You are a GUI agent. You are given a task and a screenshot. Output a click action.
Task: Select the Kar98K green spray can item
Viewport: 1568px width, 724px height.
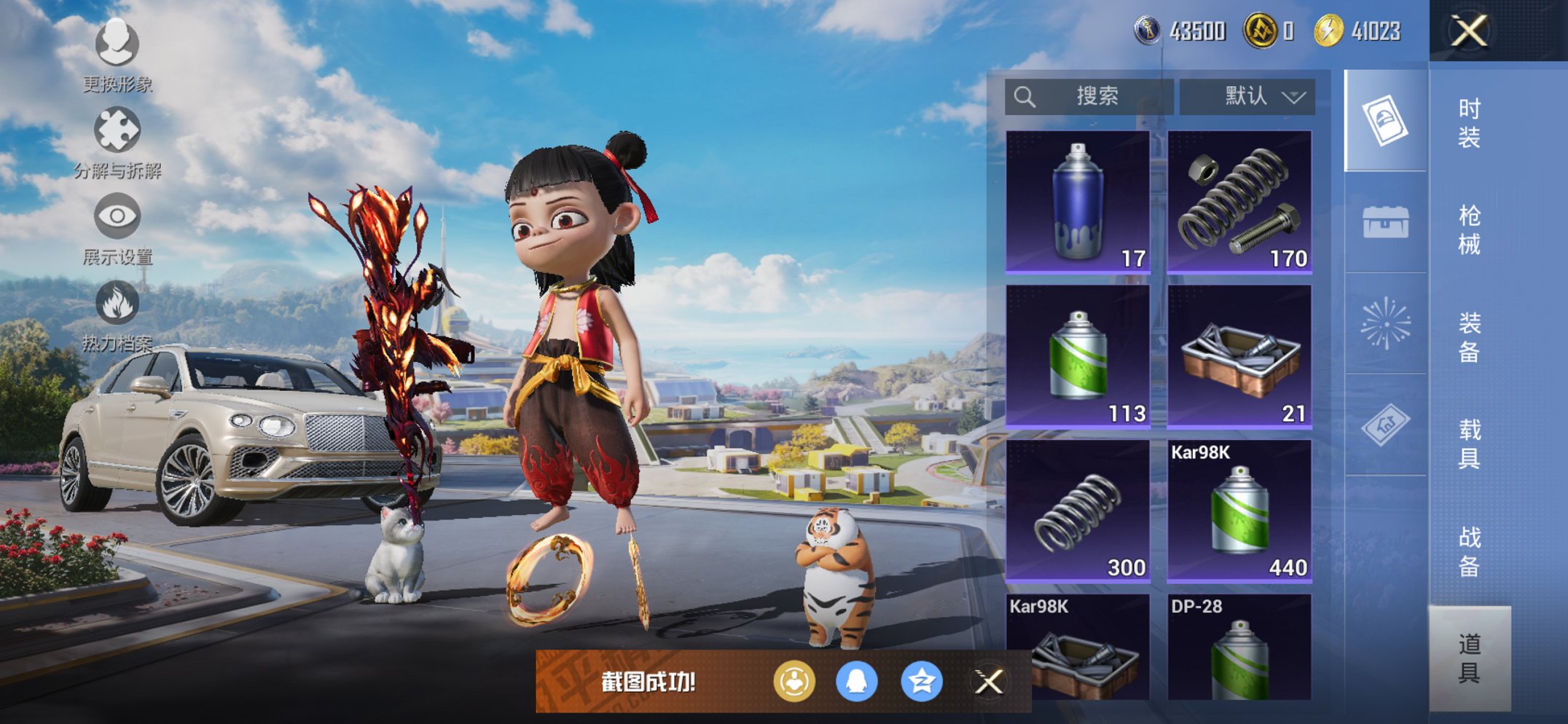(x=1239, y=510)
